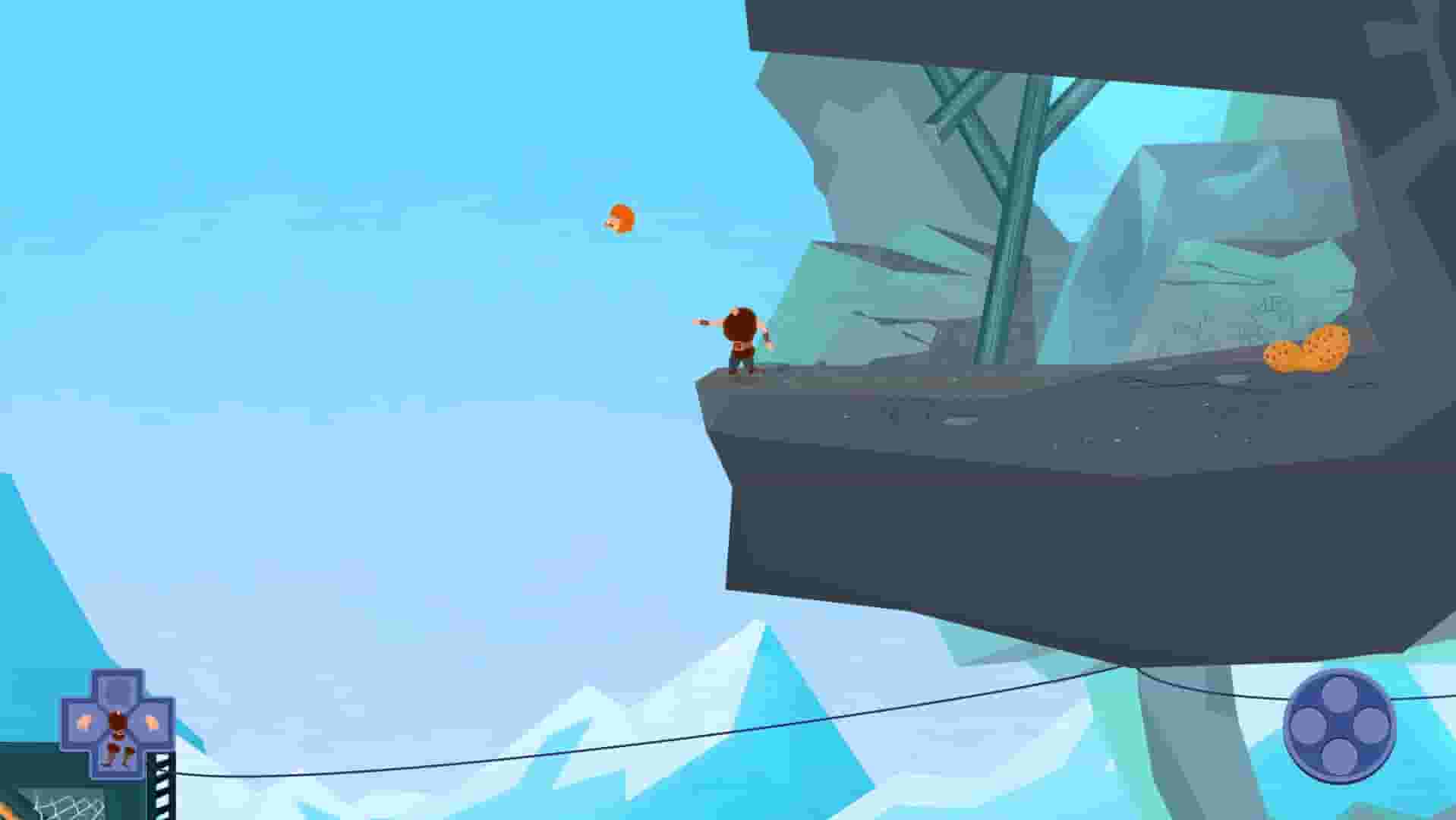Click the four-button action cluster
This screenshot has width=1456, height=820.
click(1340, 725)
